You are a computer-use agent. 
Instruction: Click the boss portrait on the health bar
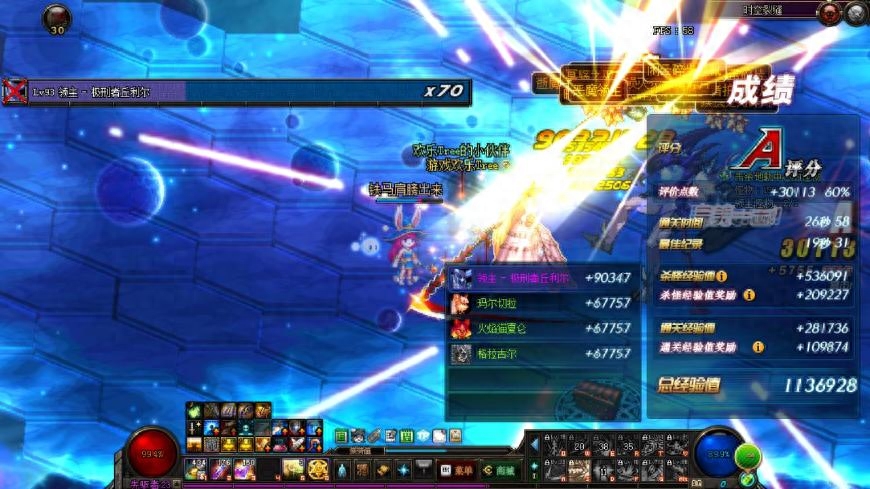point(14,92)
